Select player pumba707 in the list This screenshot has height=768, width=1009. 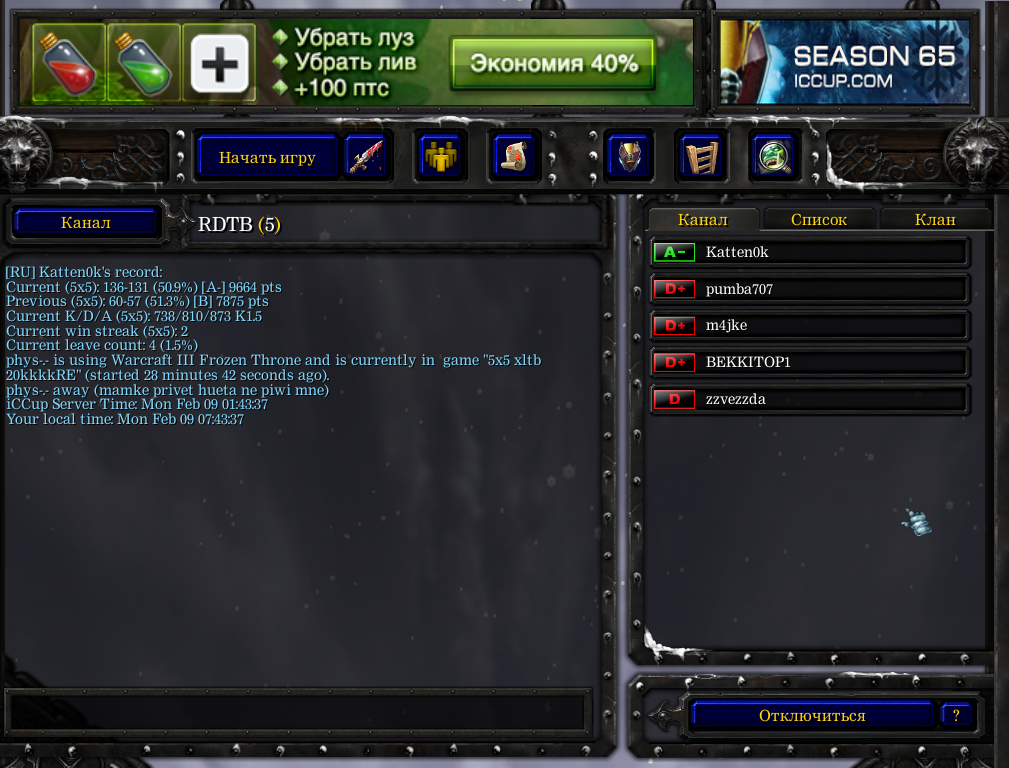click(810, 289)
